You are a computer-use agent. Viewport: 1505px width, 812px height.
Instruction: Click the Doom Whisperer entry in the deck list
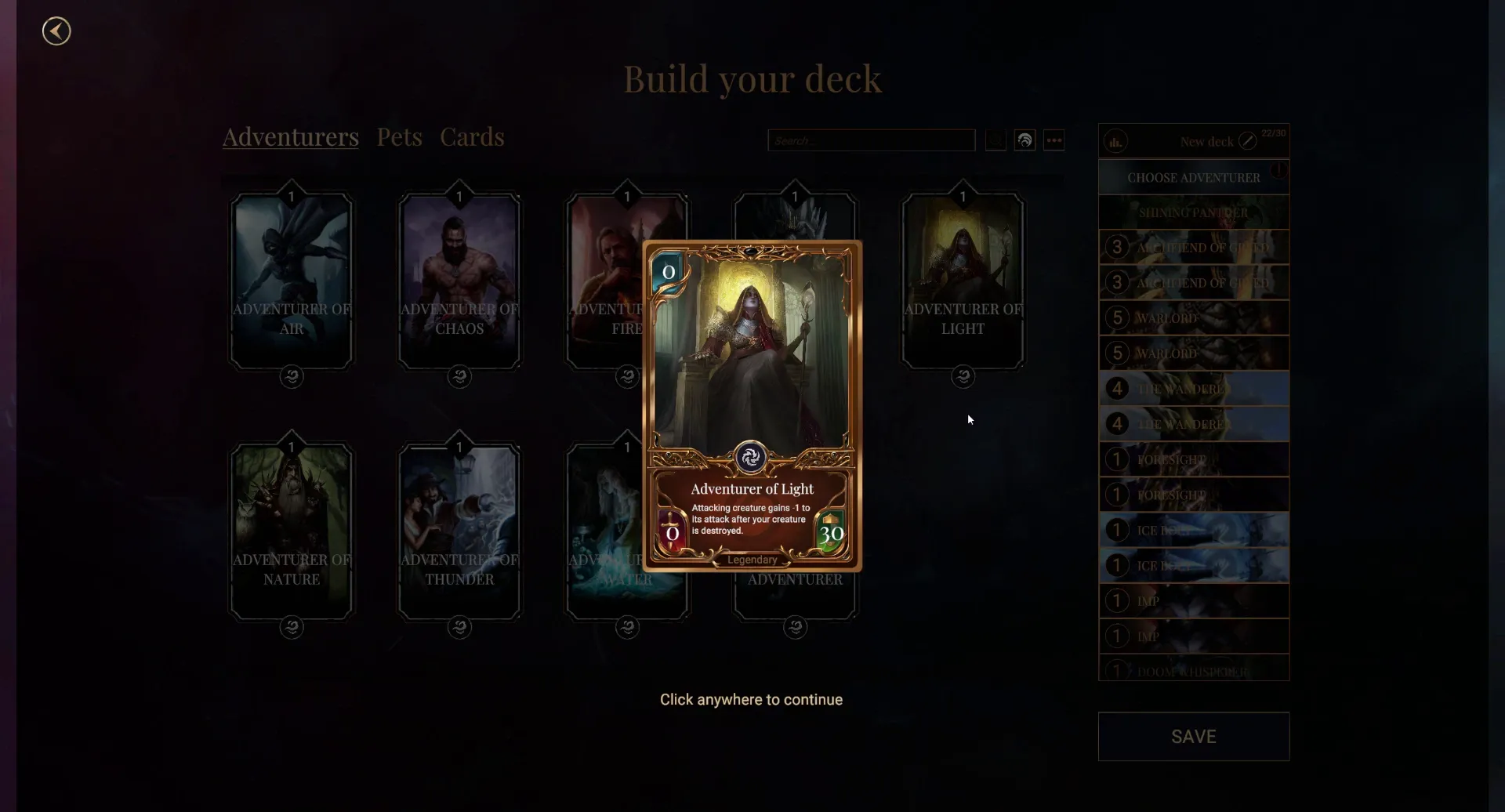click(1193, 670)
